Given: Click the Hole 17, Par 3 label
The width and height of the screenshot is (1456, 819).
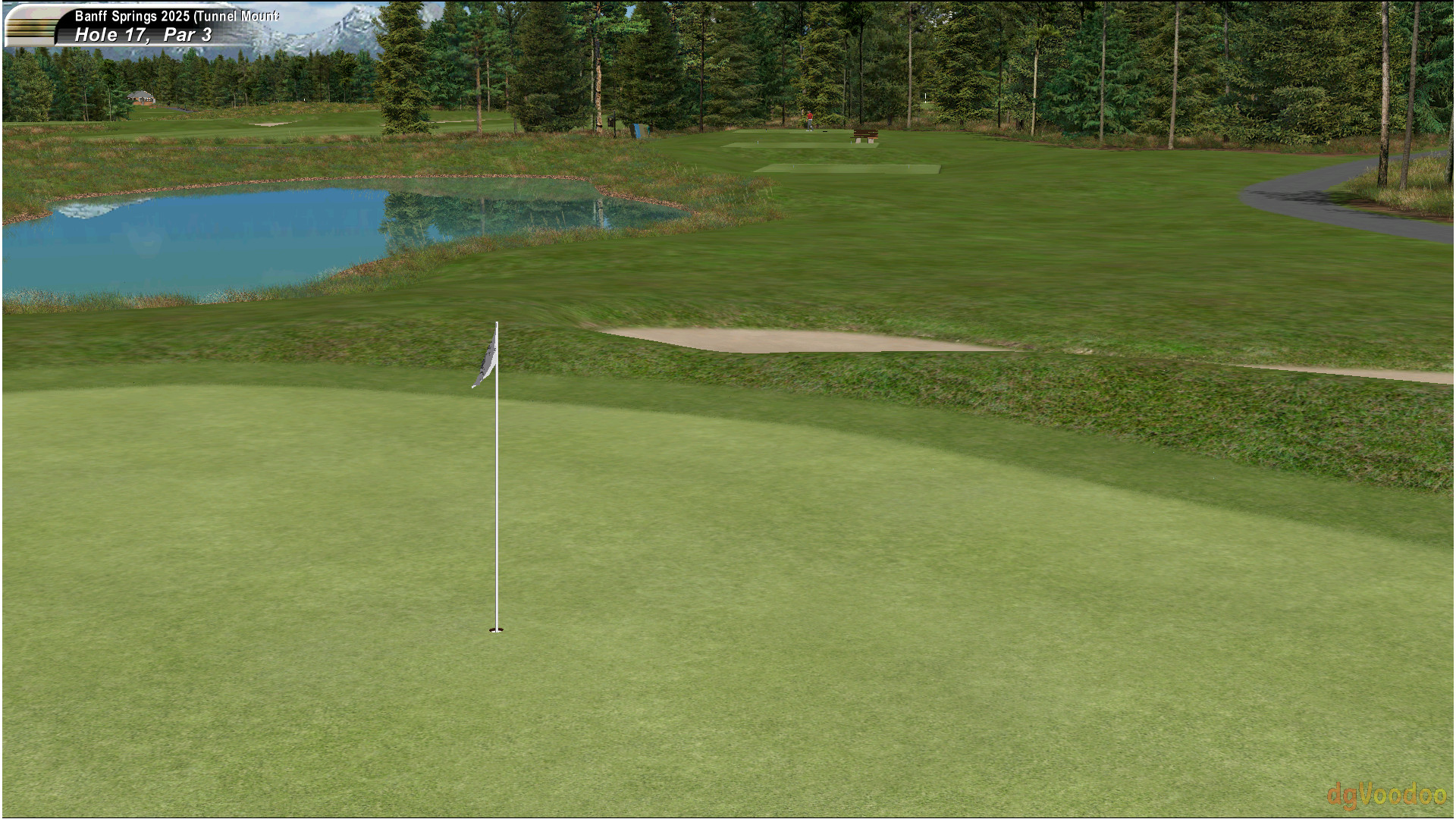Looking at the screenshot, I should [142, 34].
